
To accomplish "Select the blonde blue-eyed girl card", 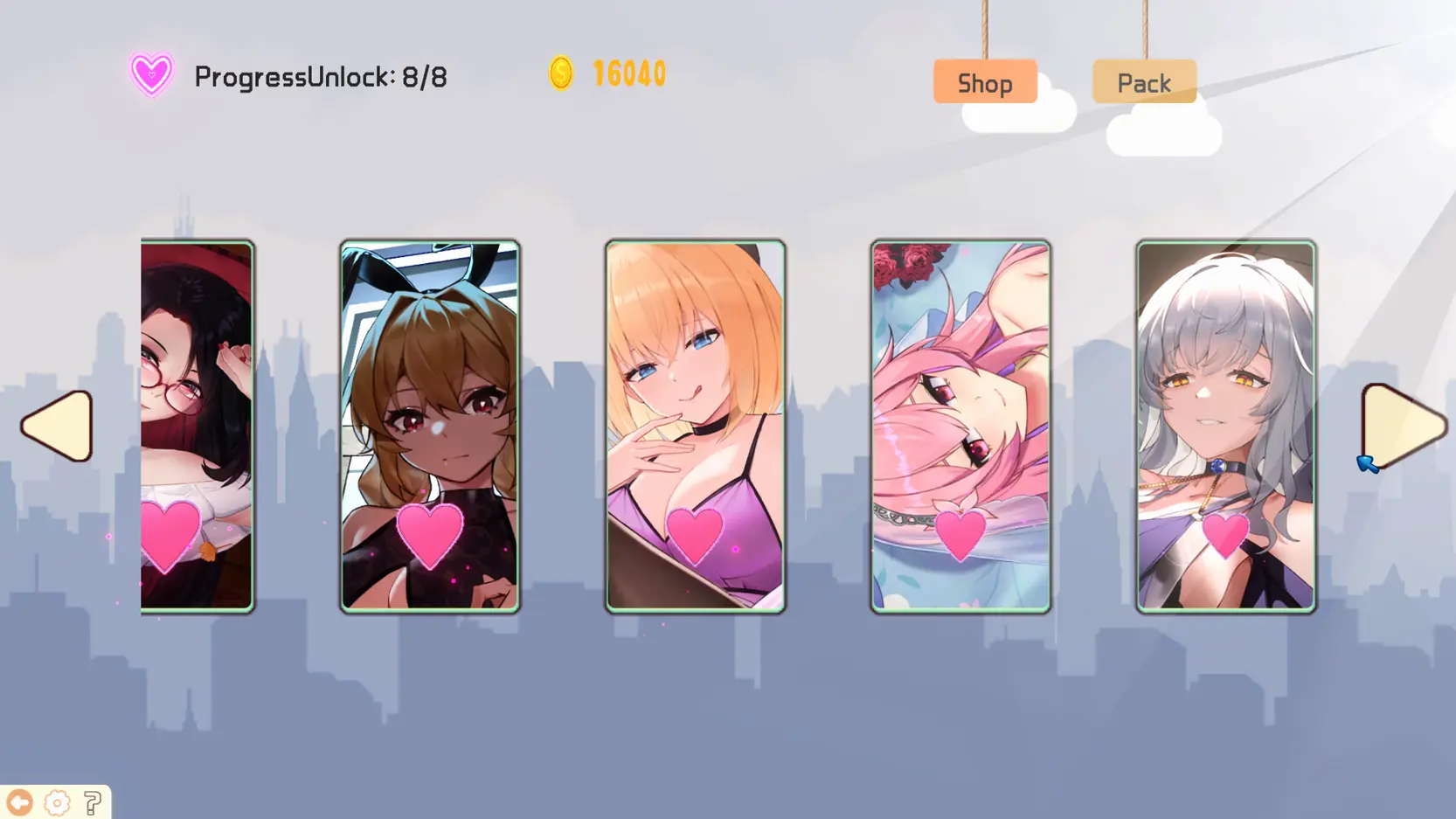I will pos(696,426).
